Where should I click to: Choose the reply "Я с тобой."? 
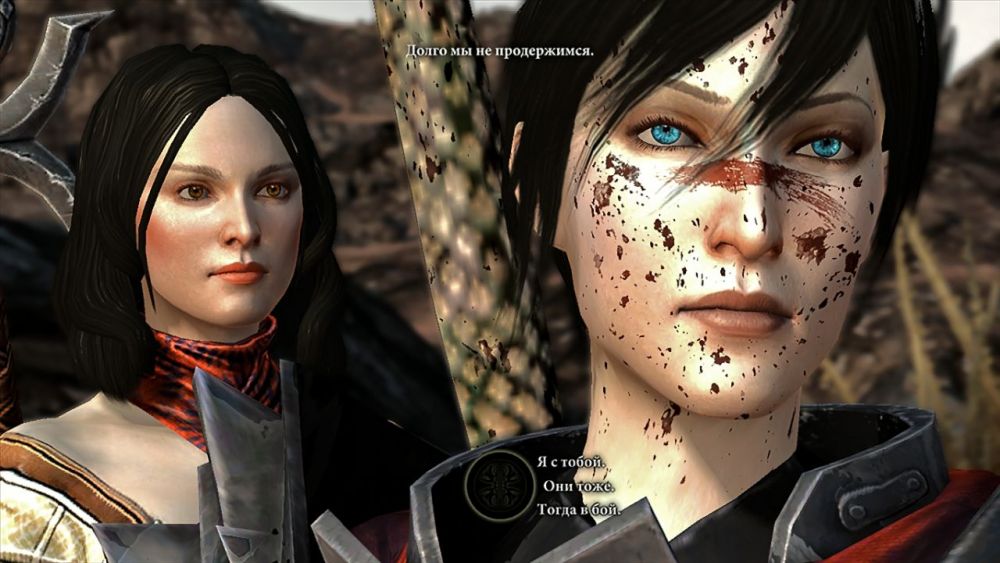tap(570, 463)
